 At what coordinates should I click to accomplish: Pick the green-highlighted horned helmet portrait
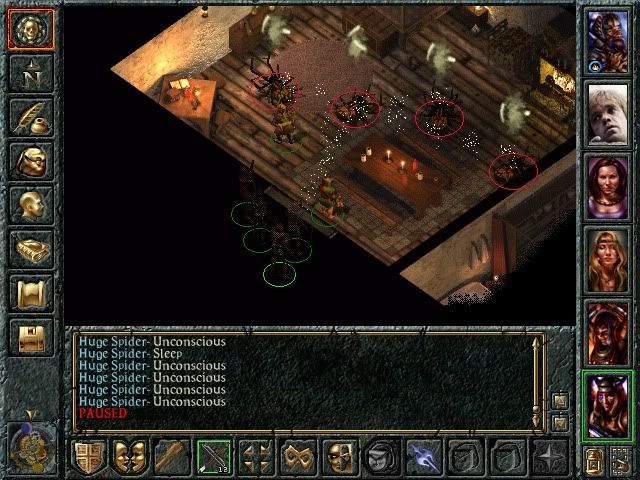pos(608,403)
